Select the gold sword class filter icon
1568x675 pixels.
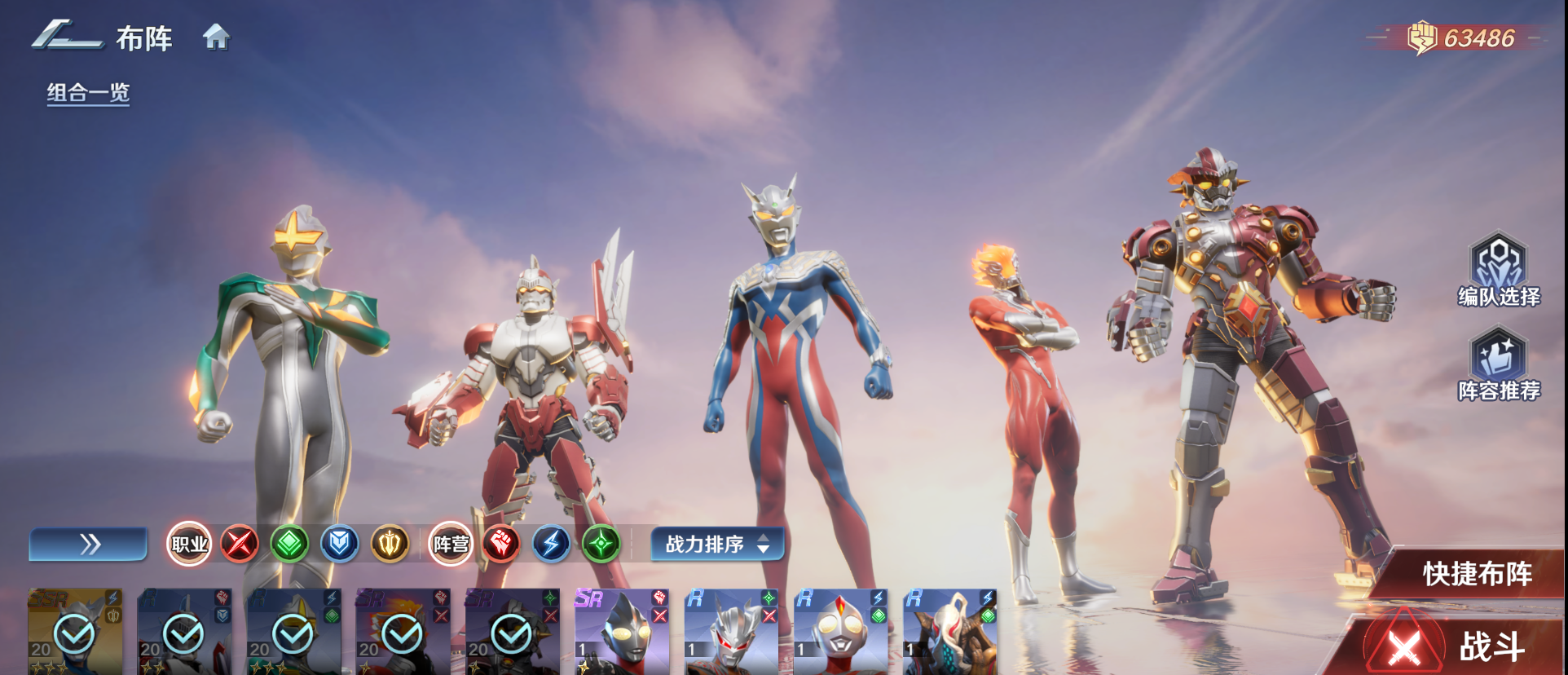point(390,544)
